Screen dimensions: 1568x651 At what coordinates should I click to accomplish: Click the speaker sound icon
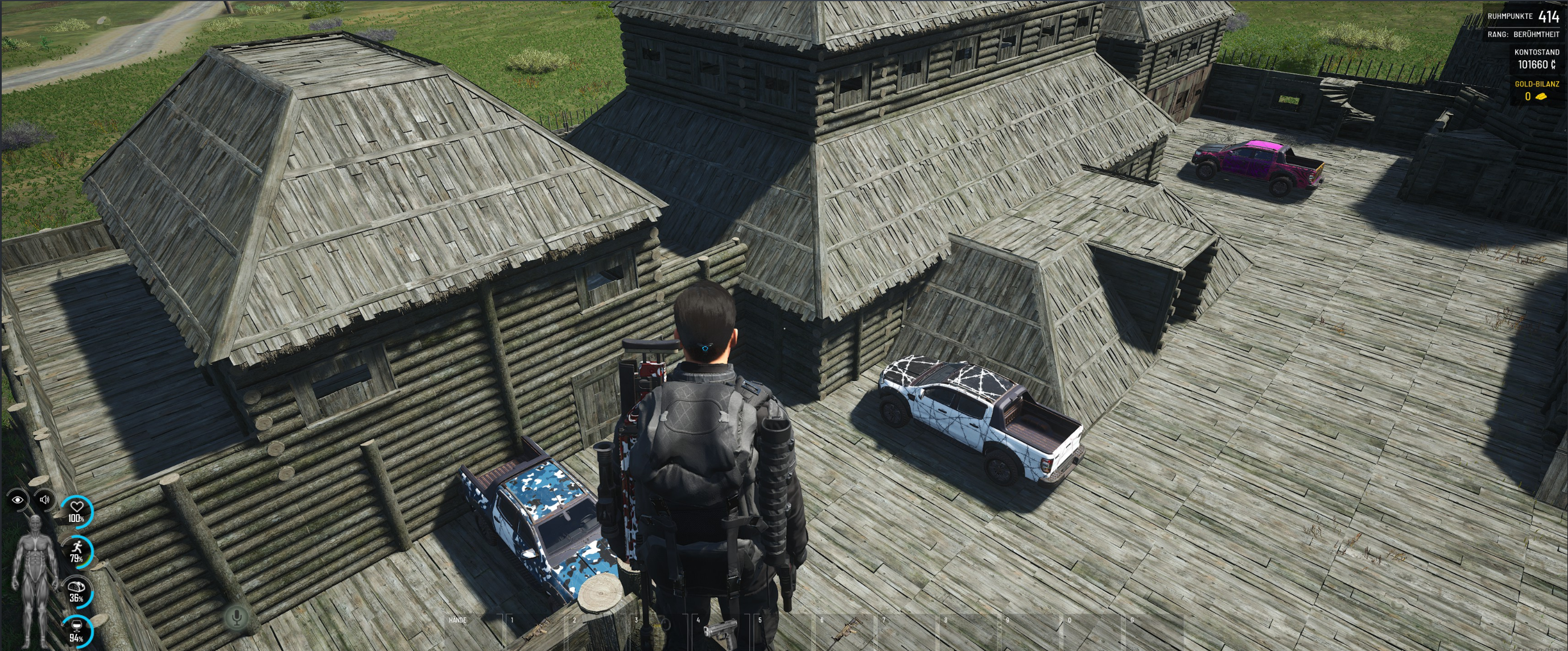coord(44,500)
